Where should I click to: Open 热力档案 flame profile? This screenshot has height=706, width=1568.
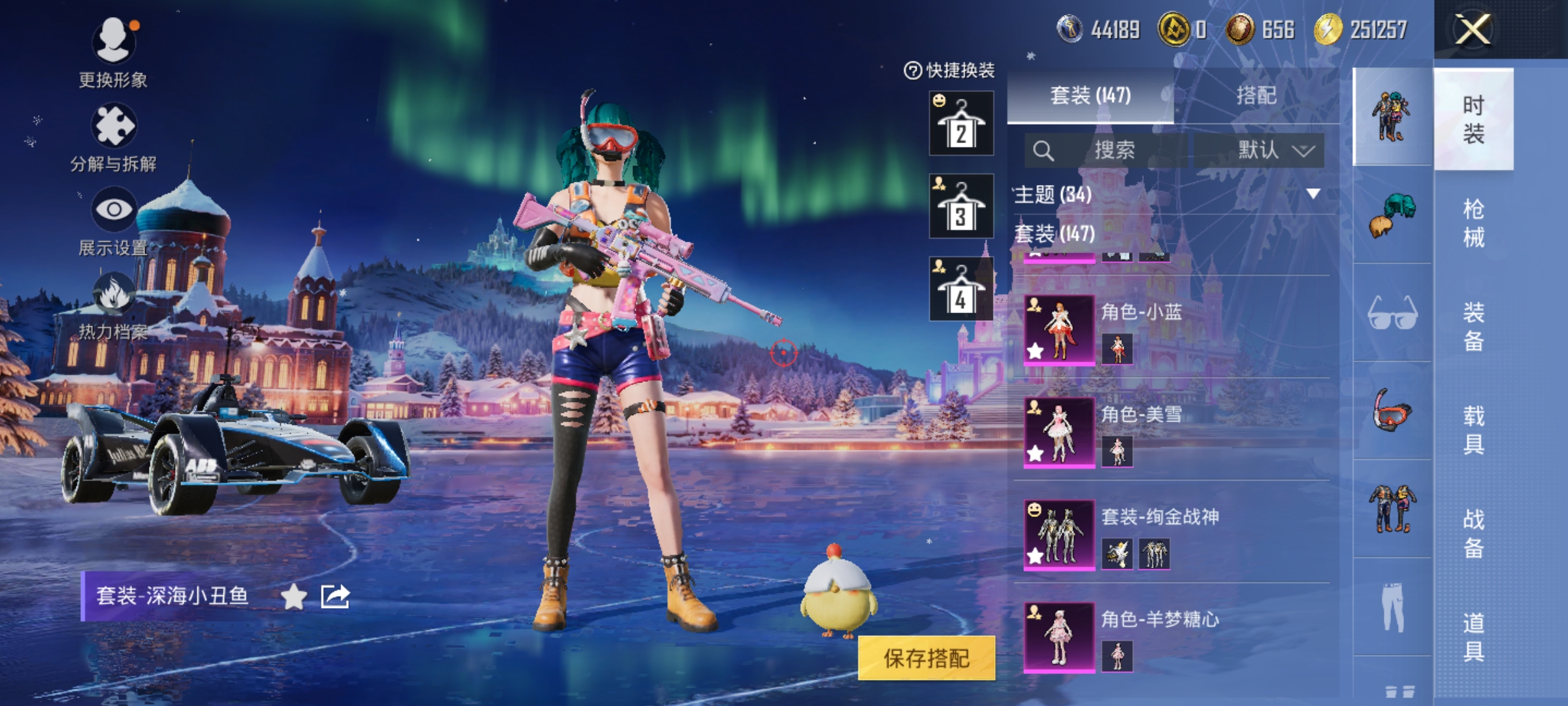pyautogui.click(x=114, y=294)
